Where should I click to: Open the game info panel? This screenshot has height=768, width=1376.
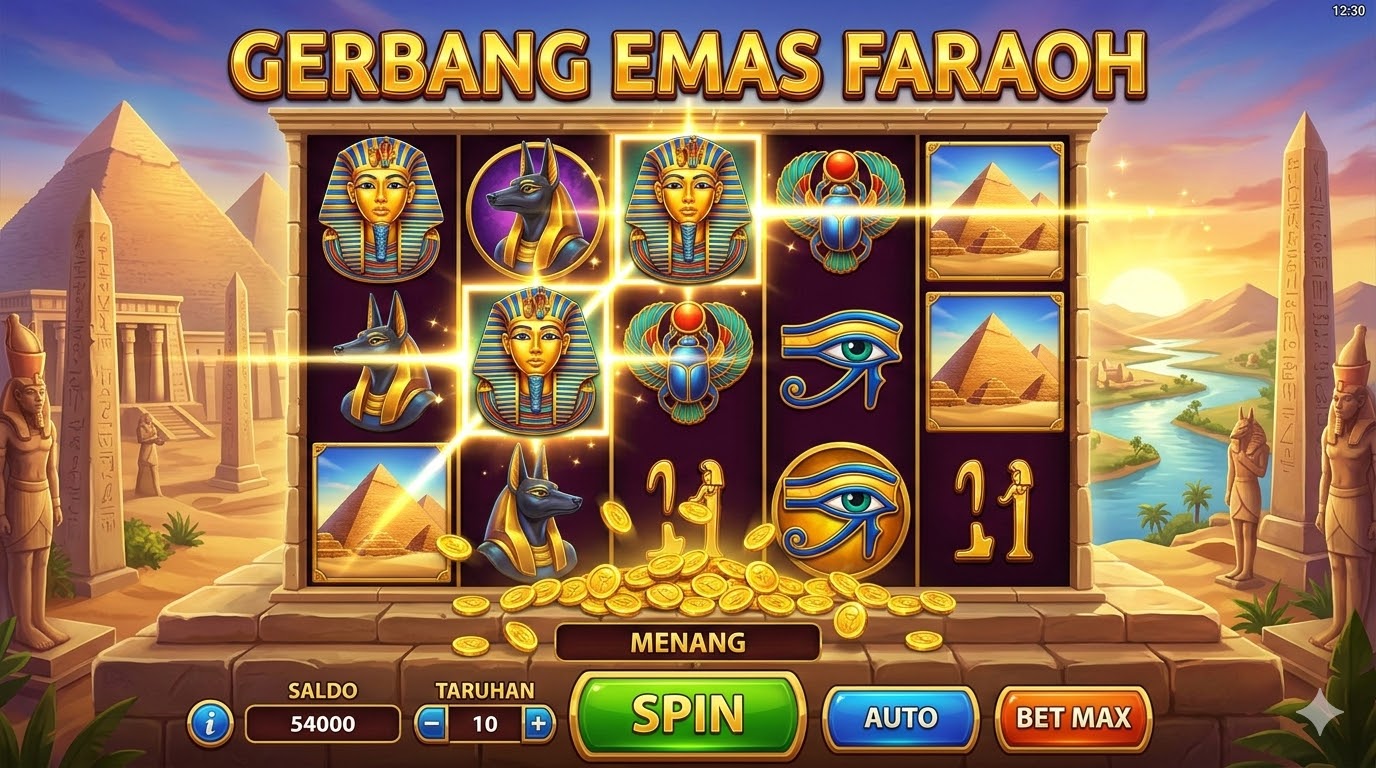[210, 723]
